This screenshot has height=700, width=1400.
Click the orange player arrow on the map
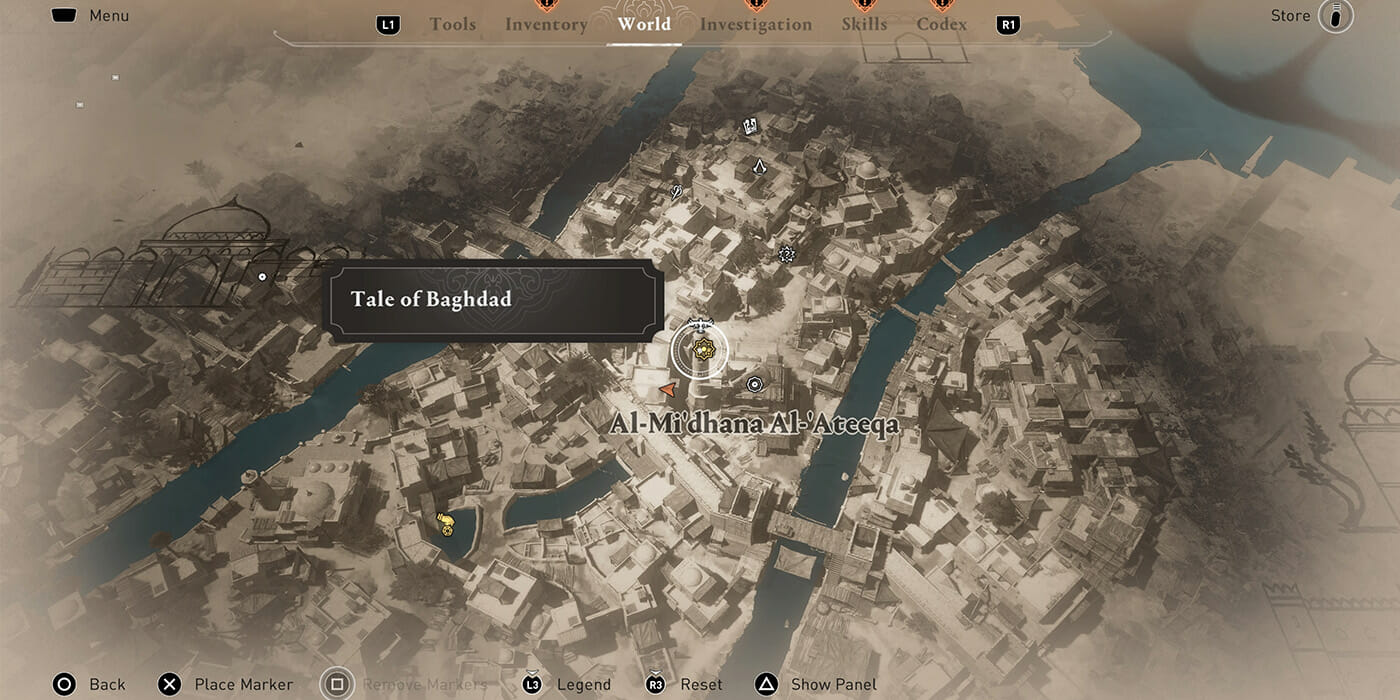point(668,389)
